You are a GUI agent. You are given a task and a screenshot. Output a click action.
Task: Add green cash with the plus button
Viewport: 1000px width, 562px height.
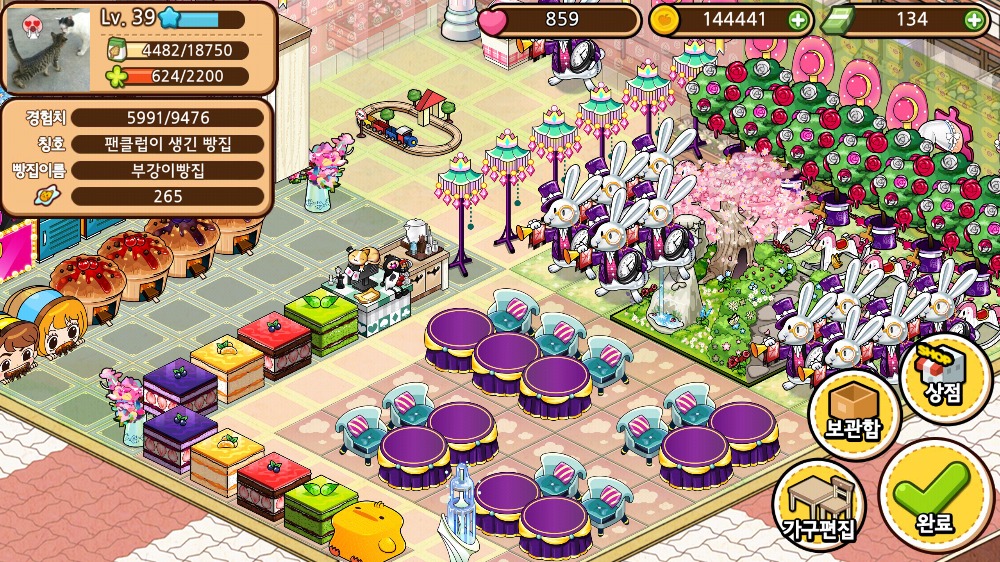[973, 19]
